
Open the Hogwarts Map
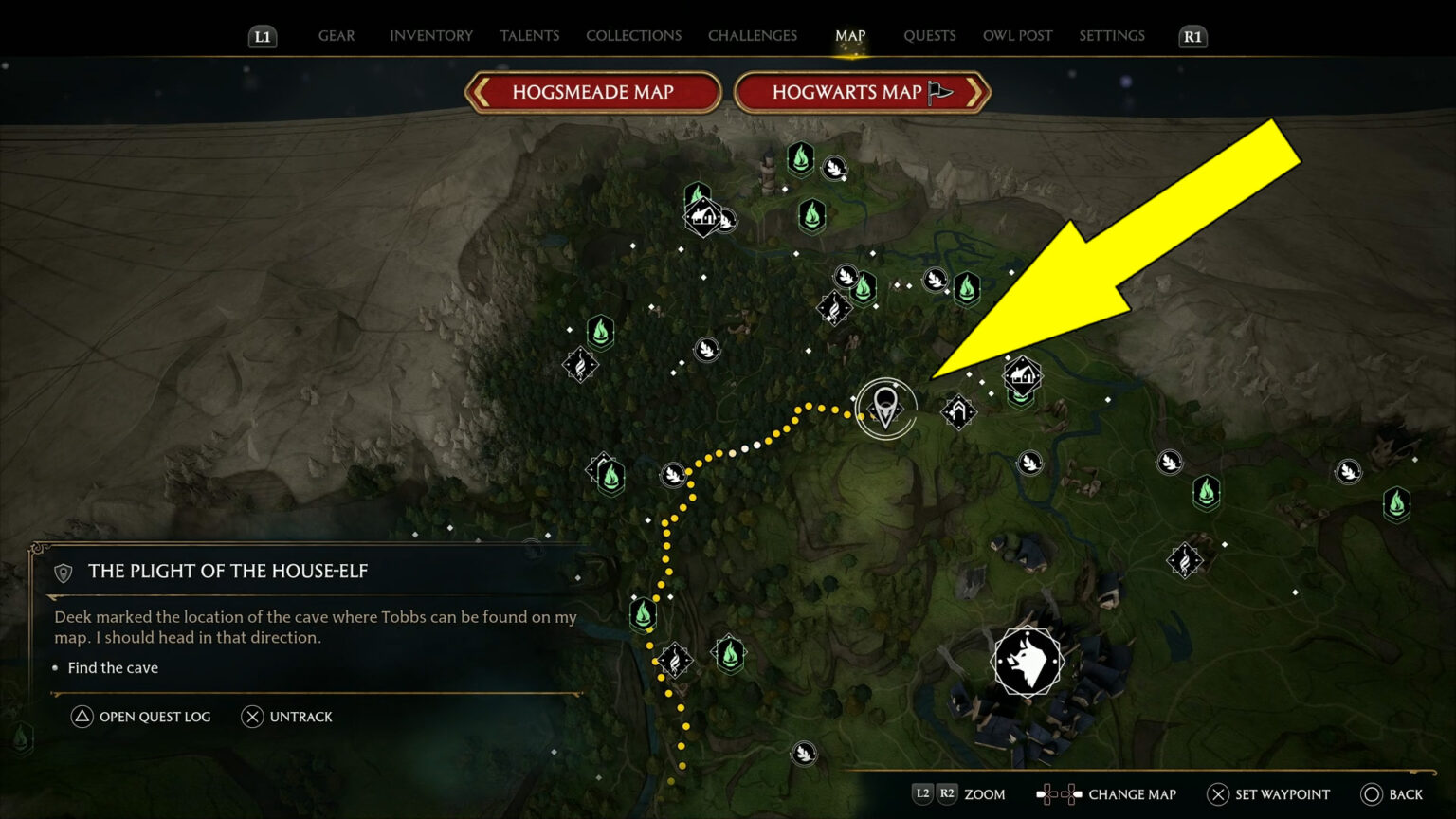tap(861, 92)
